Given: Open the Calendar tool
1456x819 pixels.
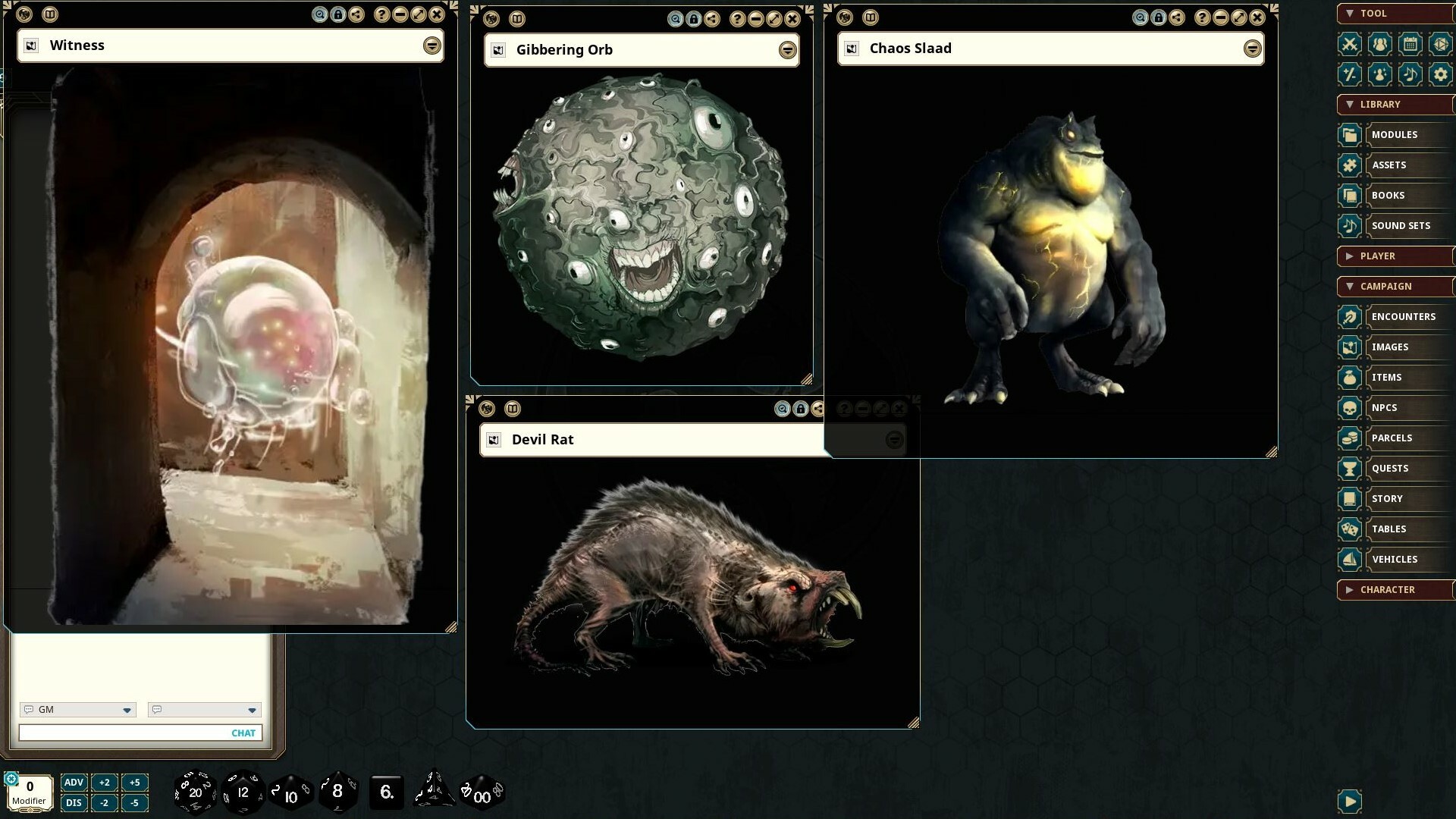Looking at the screenshot, I should click(1410, 44).
